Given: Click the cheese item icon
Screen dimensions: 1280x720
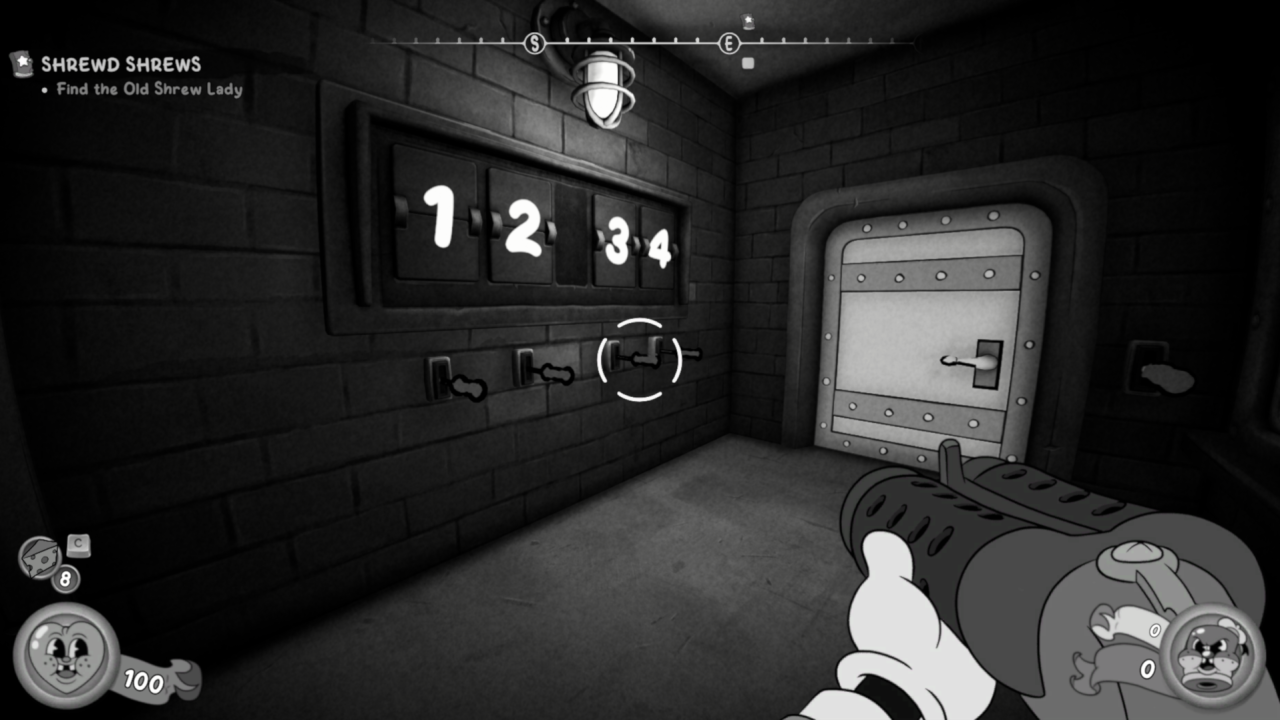Looking at the screenshot, I should pos(41,556).
